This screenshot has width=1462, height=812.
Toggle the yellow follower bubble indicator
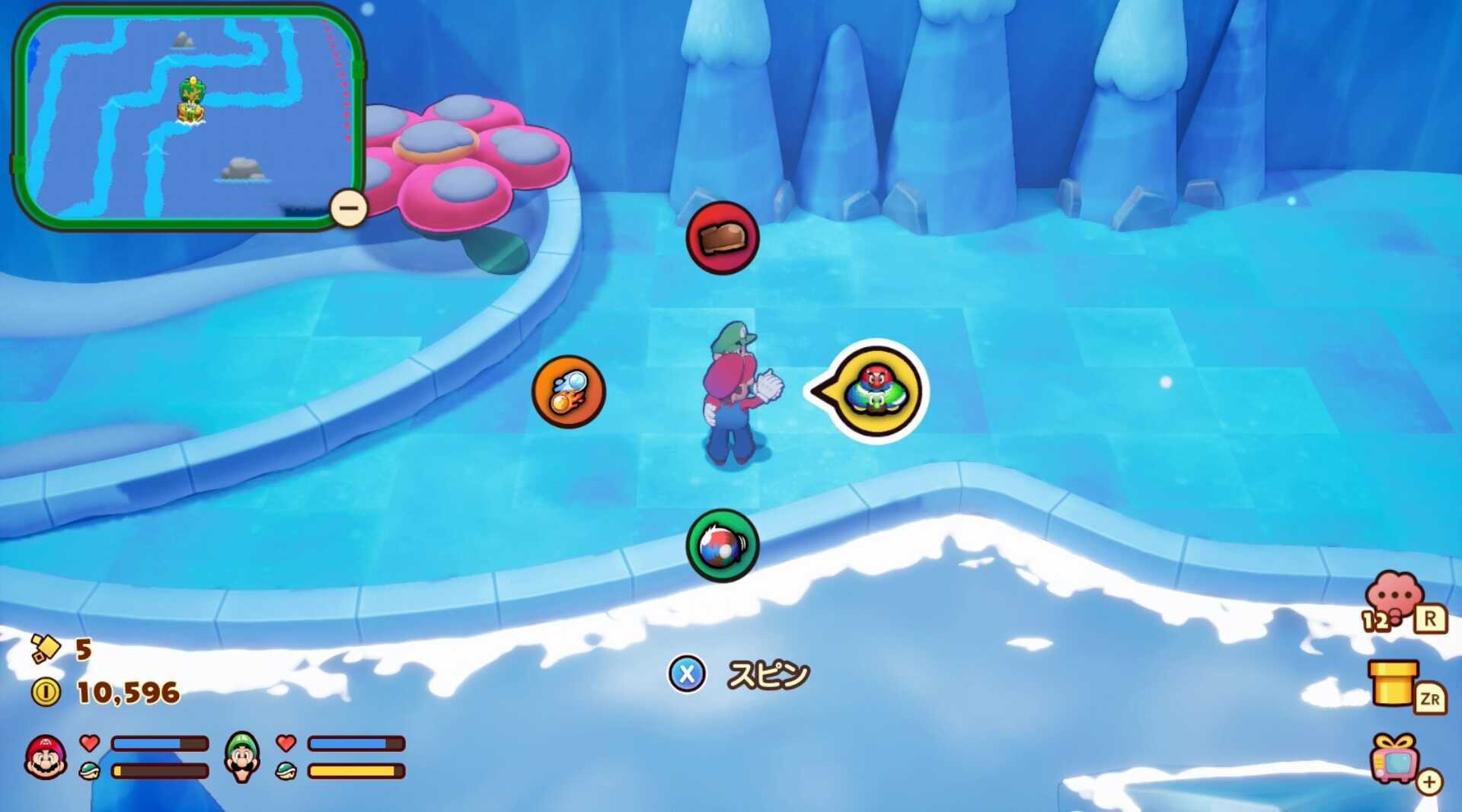[875, 390]
